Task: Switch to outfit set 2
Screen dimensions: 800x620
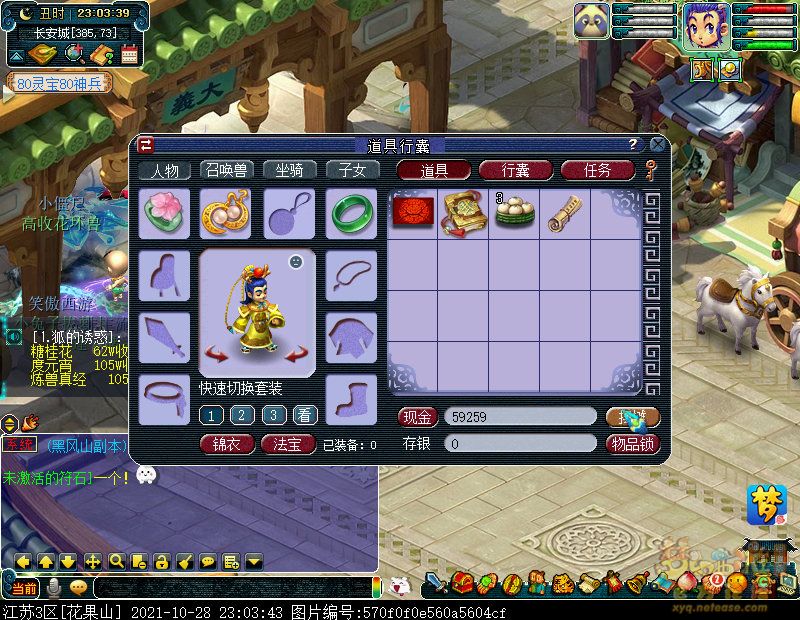Action: [242, 415]
